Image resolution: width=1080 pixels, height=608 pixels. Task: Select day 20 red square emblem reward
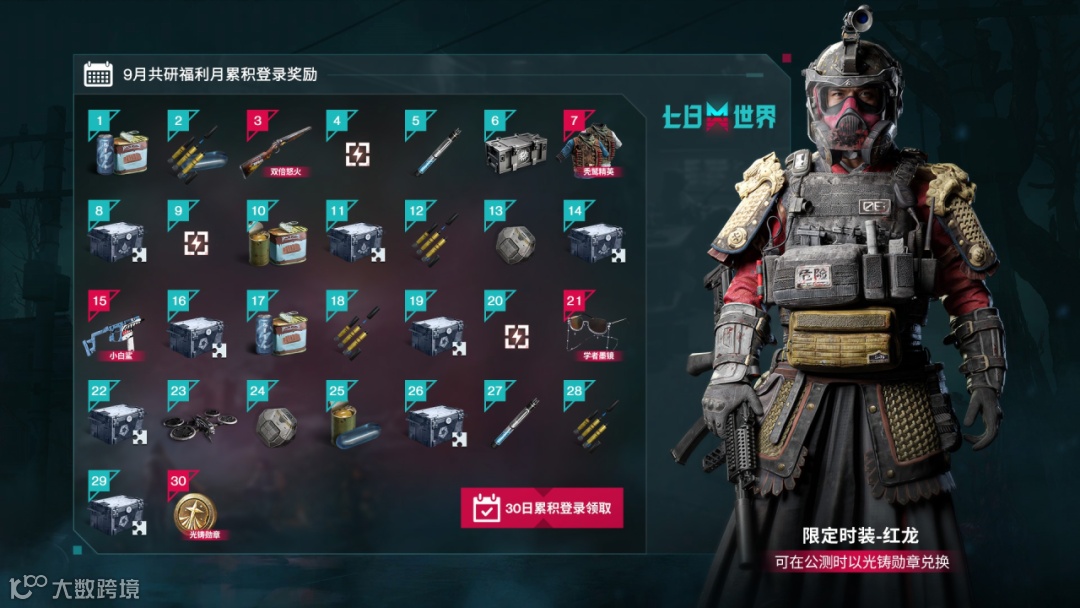[x=516, y=336]
